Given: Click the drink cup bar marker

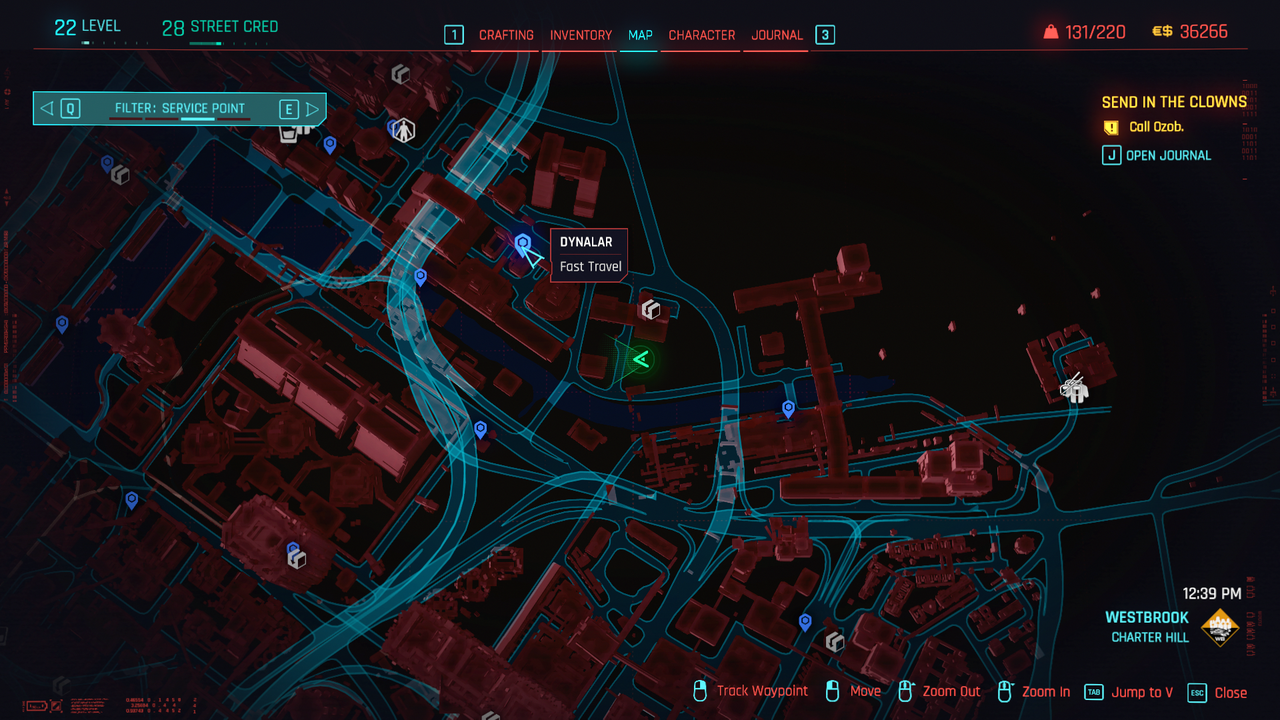Looking at the screenshot, I should tap(290, 131).
